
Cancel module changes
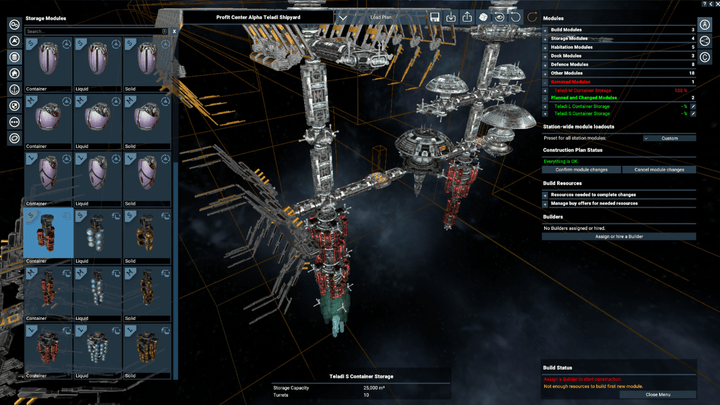point(658,170)
